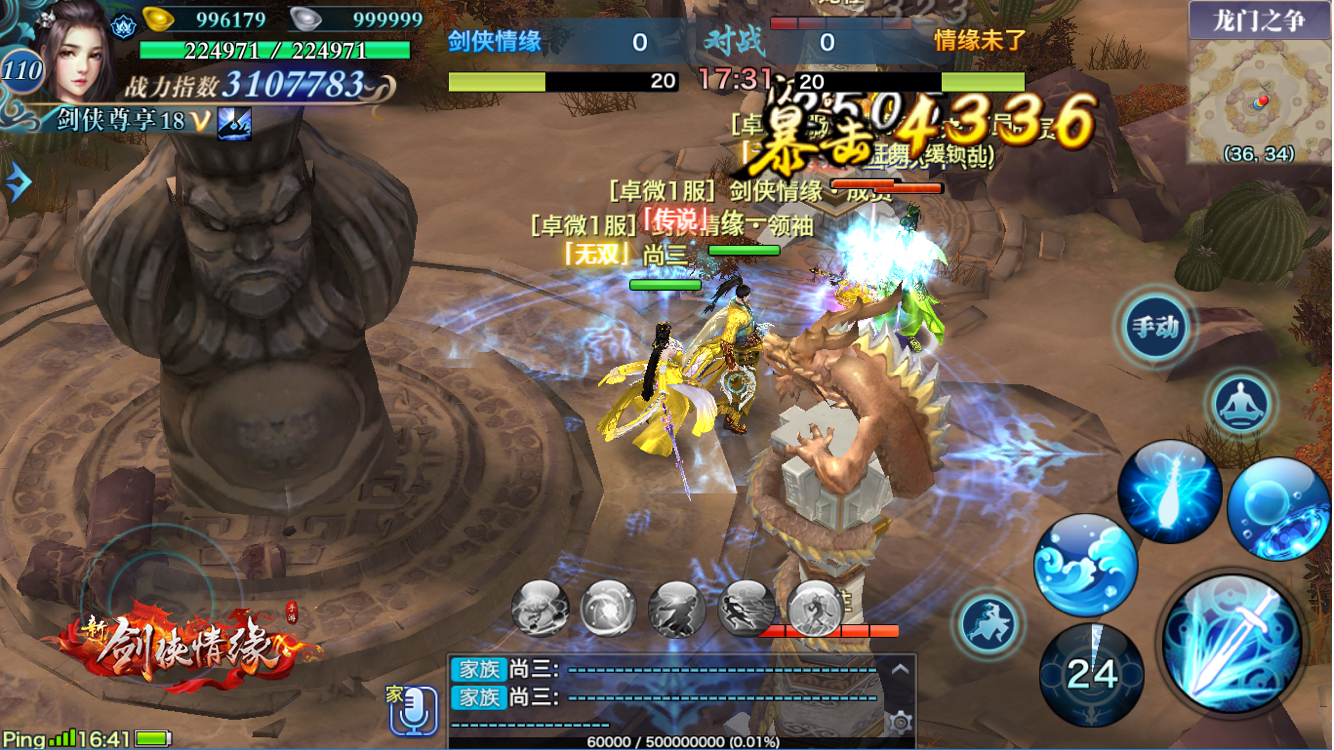Open chat settings gear icon
Screen dimensions: 1334x750
click(x=900, y=722)
